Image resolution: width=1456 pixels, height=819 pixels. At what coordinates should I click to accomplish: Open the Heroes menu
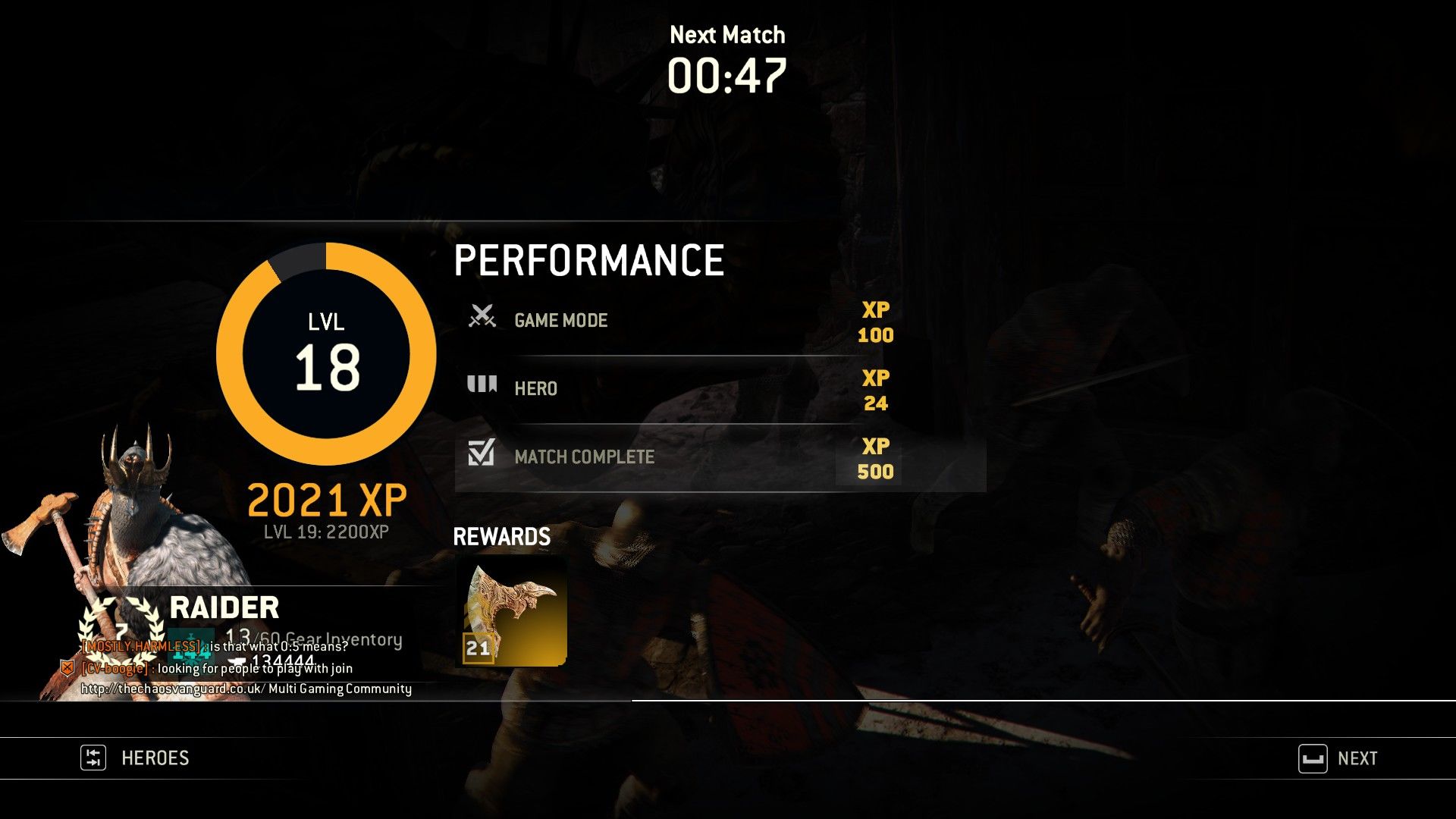coord(136,758)
